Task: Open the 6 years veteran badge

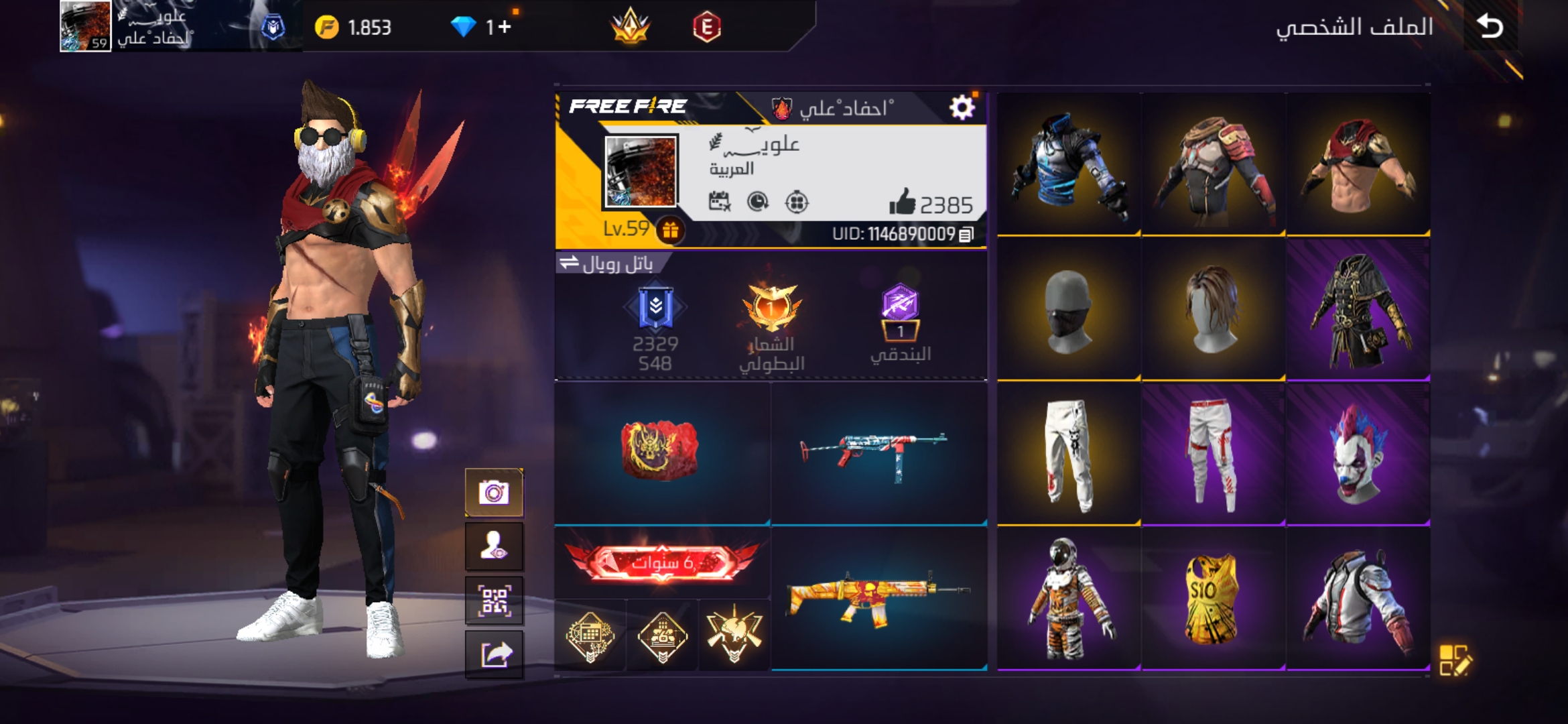Action: tap(662, 562)
